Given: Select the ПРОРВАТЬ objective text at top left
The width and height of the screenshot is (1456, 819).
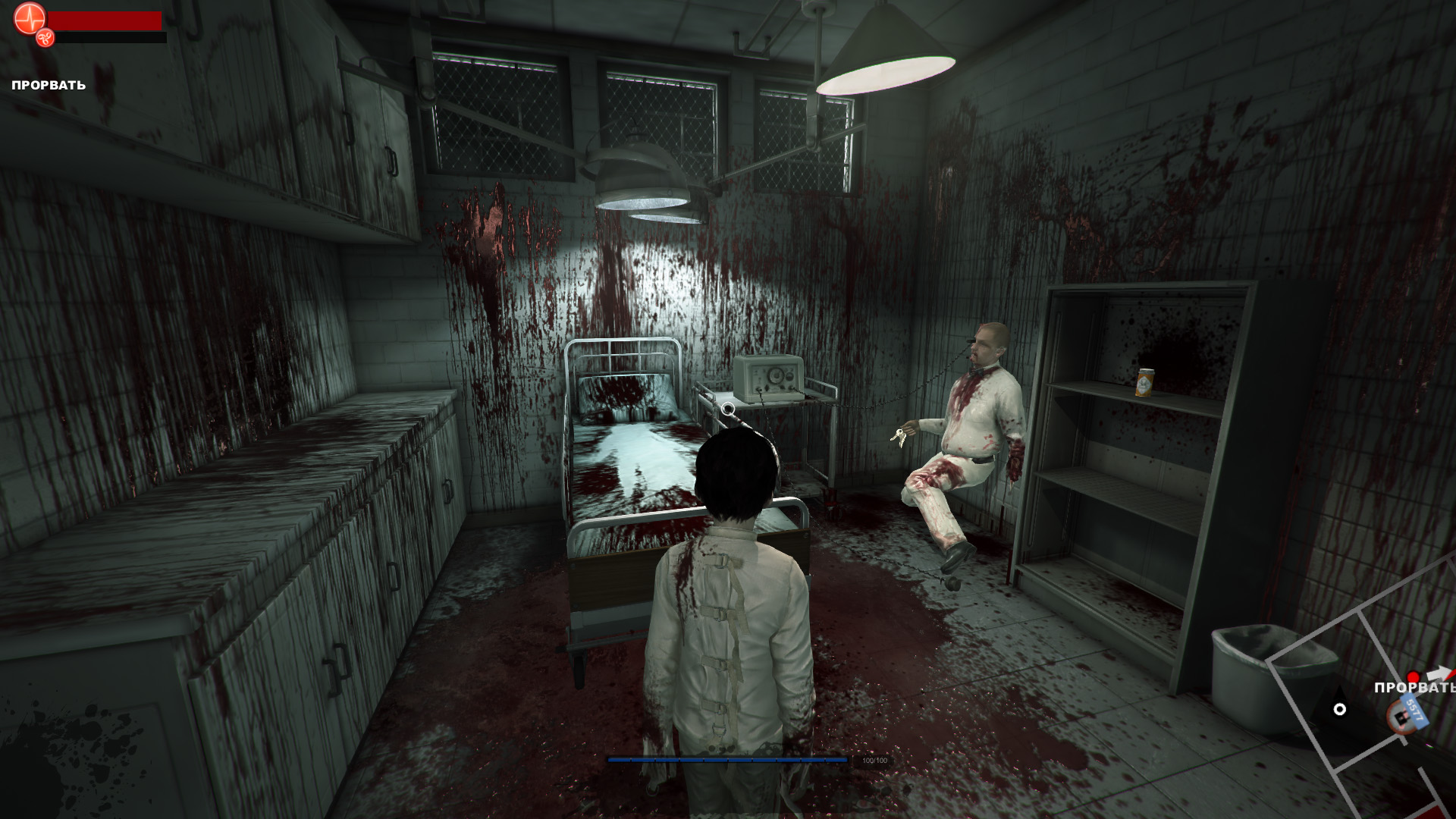Looking at the screenshot, I should (x=49, y=85).
